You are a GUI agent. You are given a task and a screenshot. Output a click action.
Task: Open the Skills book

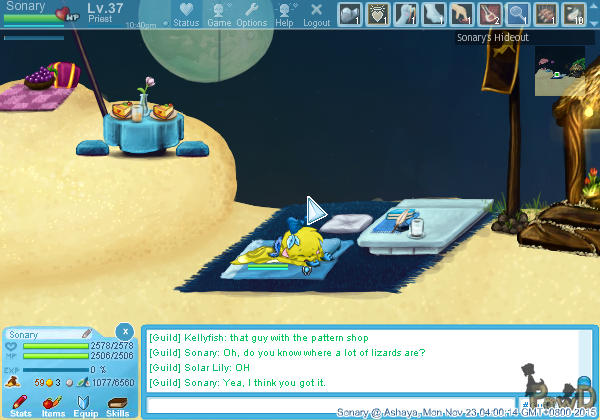117,404
